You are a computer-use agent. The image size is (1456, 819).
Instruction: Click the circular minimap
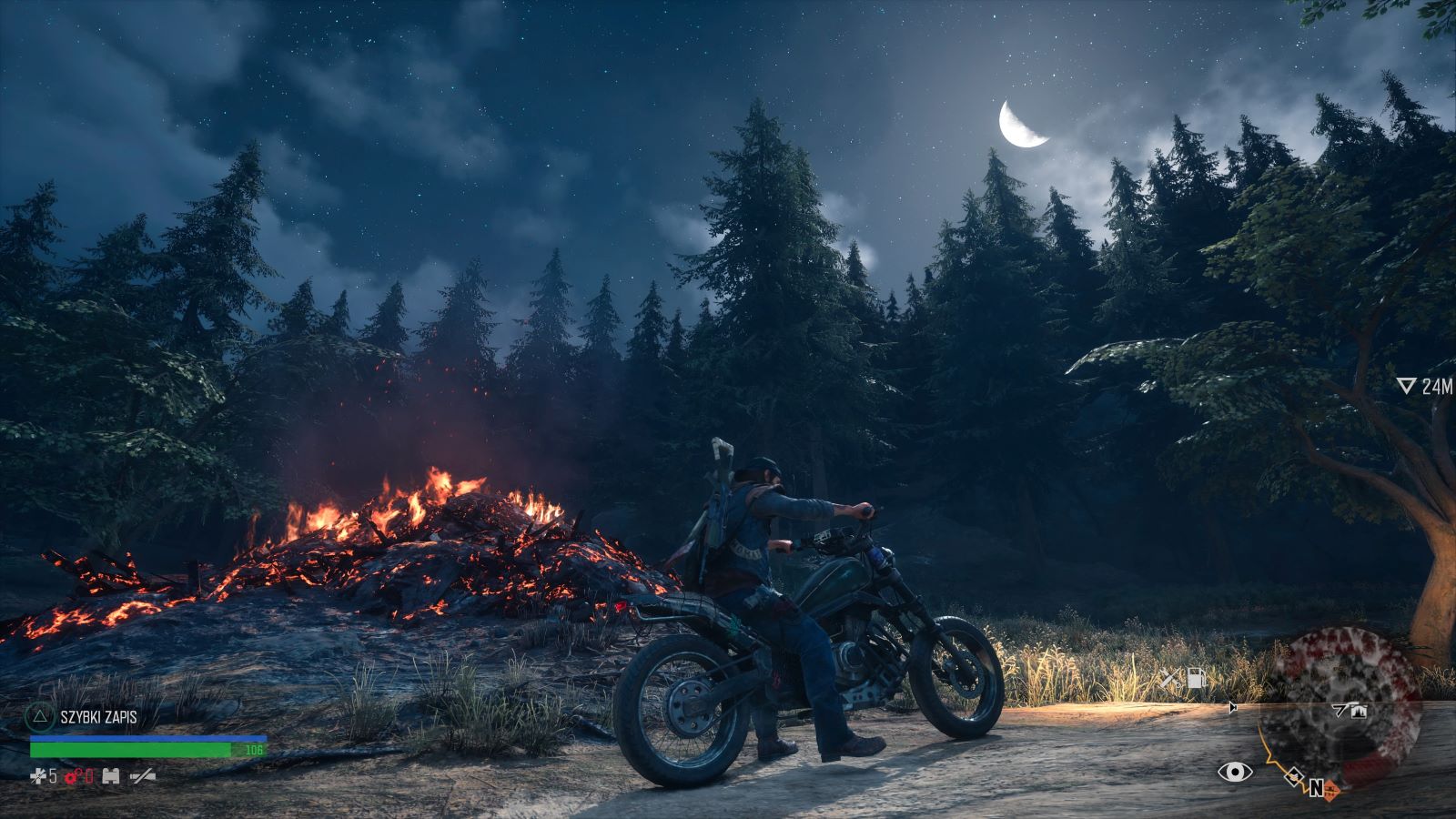coord(1340,711)
